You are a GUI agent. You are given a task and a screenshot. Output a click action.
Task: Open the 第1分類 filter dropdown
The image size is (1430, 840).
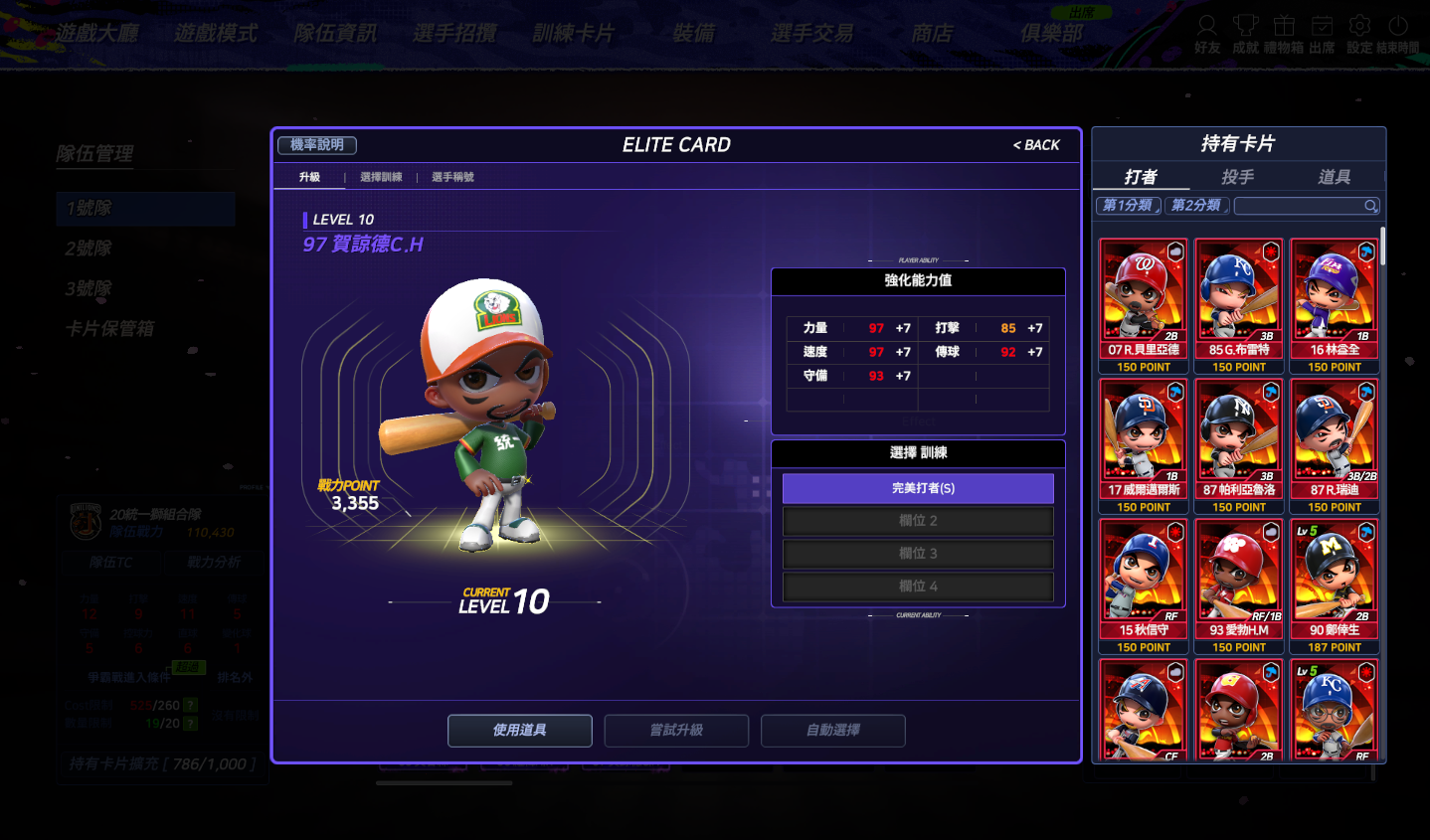tap(1128, 206)
